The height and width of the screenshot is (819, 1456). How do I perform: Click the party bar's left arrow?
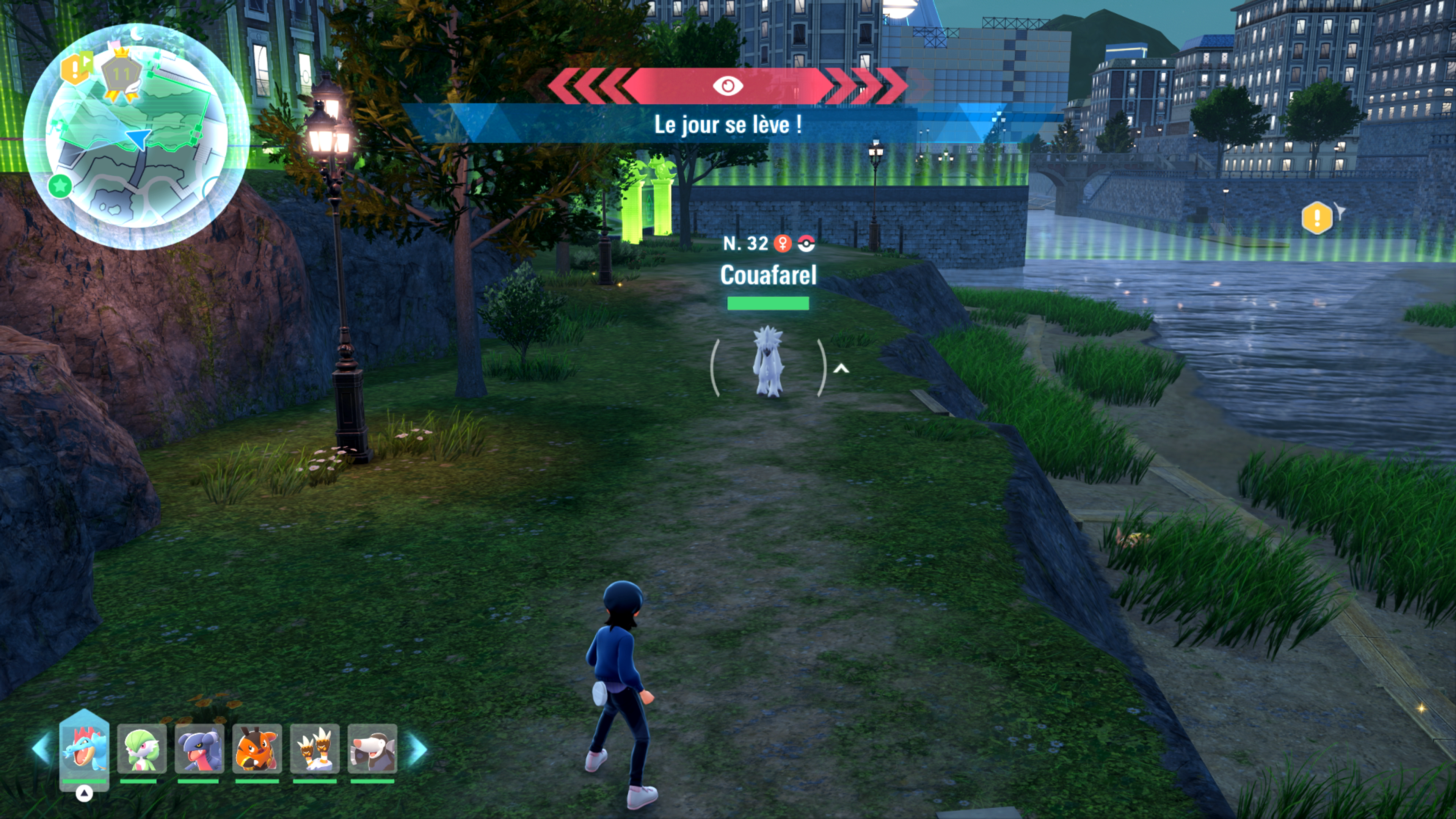coord(41,748)
